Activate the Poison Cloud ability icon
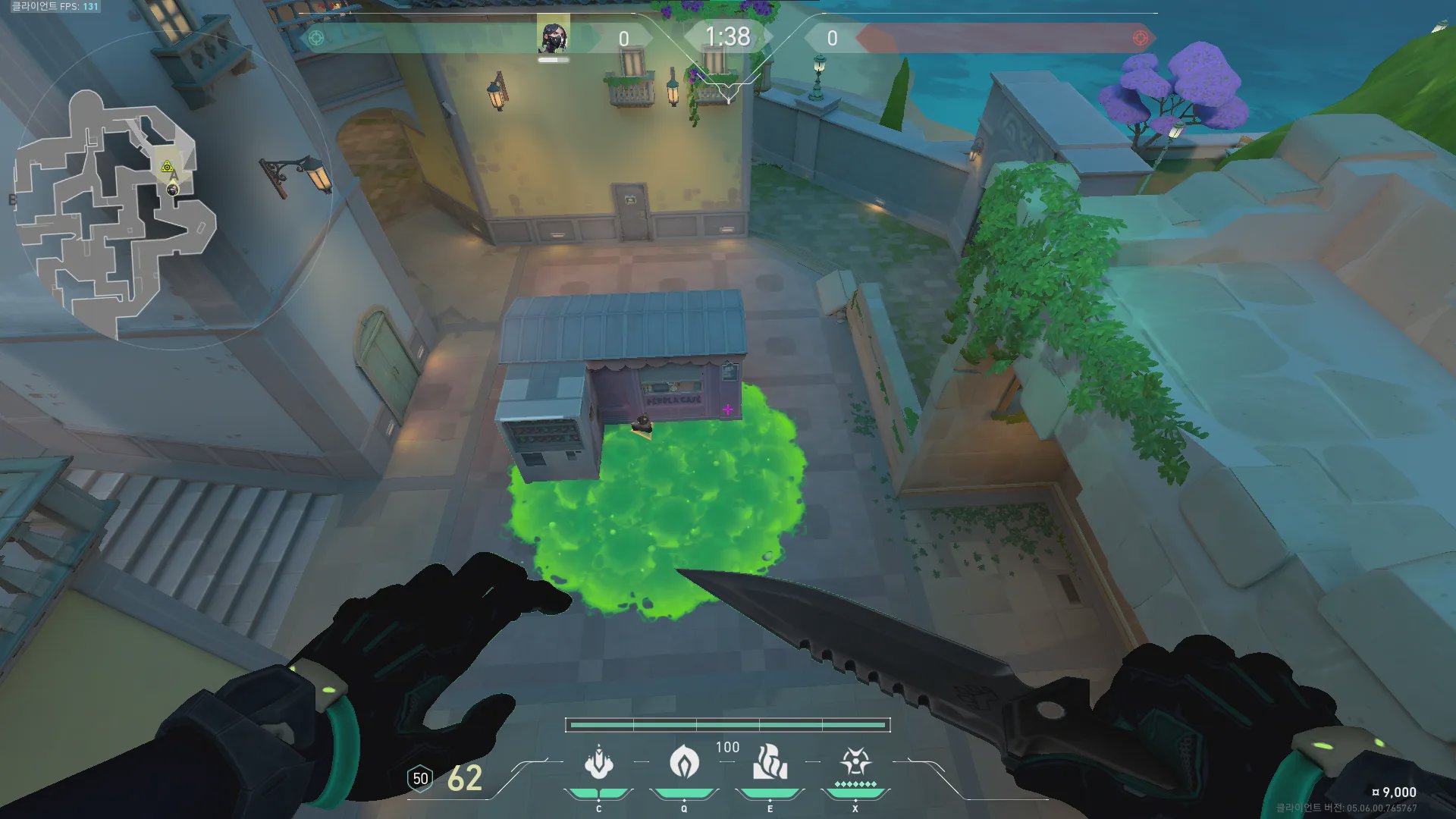This screenshot has height=819, width=1456. [684, 763]
